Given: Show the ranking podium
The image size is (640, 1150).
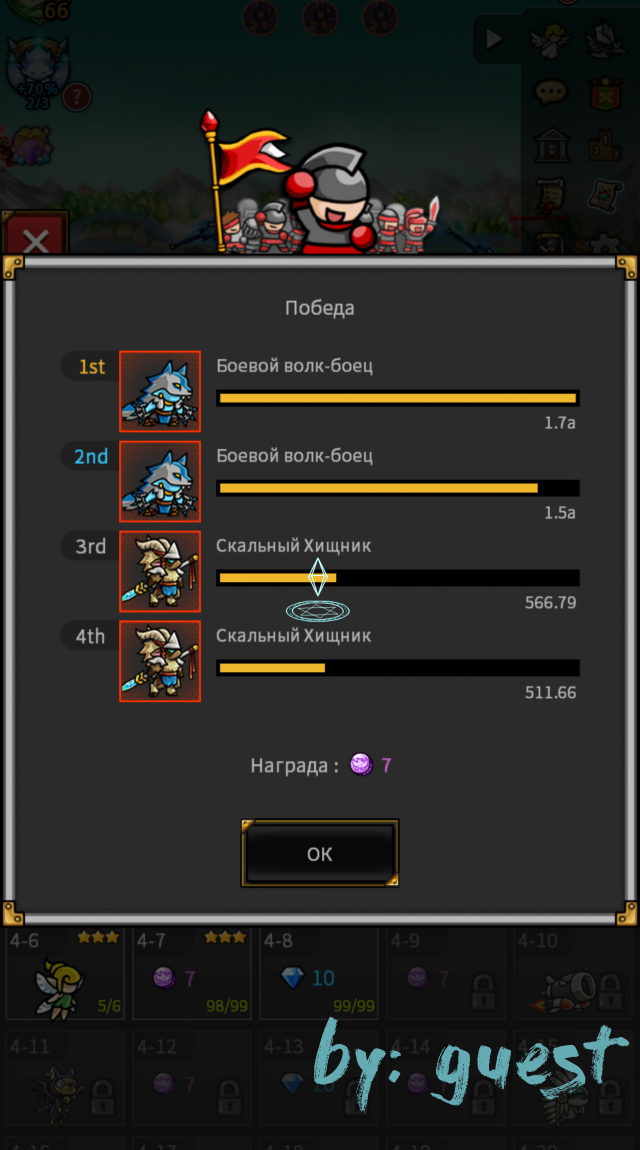Looking at the screenshot, I should tap(605, 145).
